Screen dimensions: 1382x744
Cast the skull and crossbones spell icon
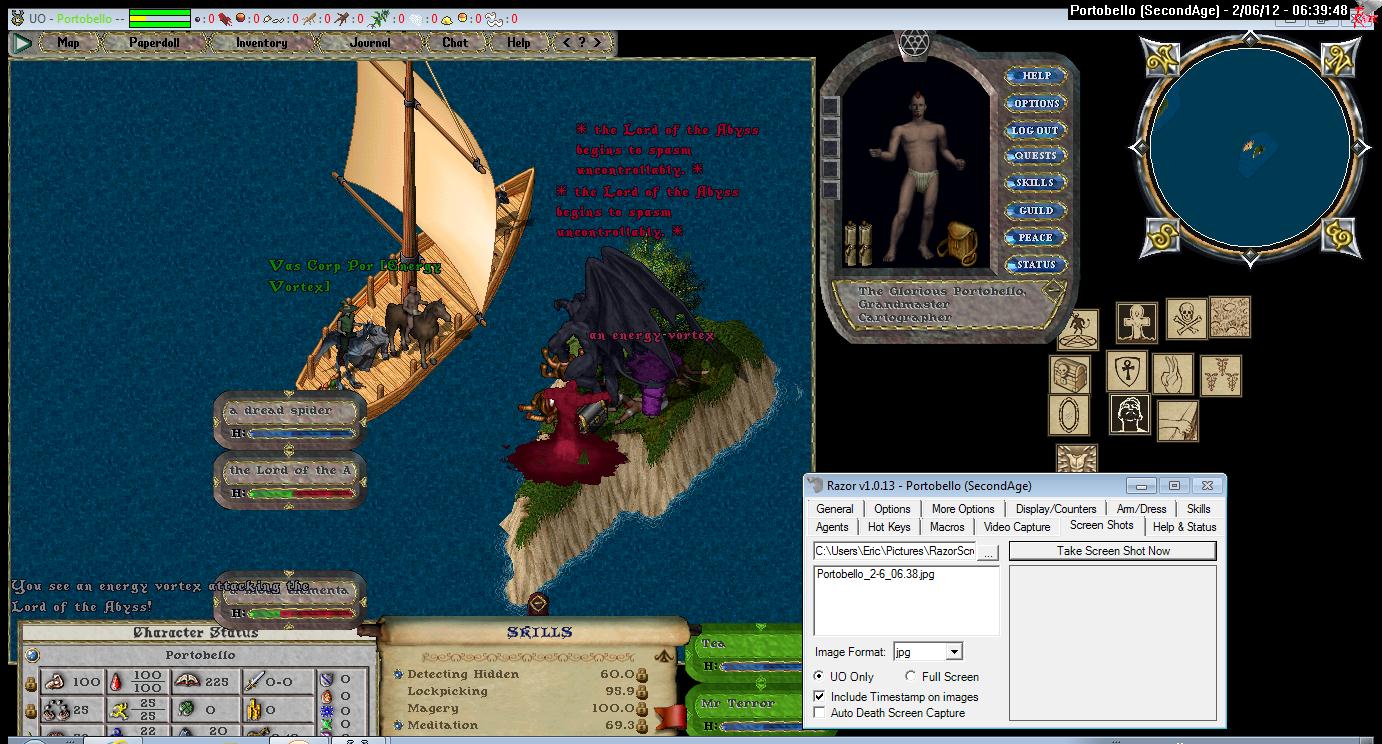(x=1186, y=320)
